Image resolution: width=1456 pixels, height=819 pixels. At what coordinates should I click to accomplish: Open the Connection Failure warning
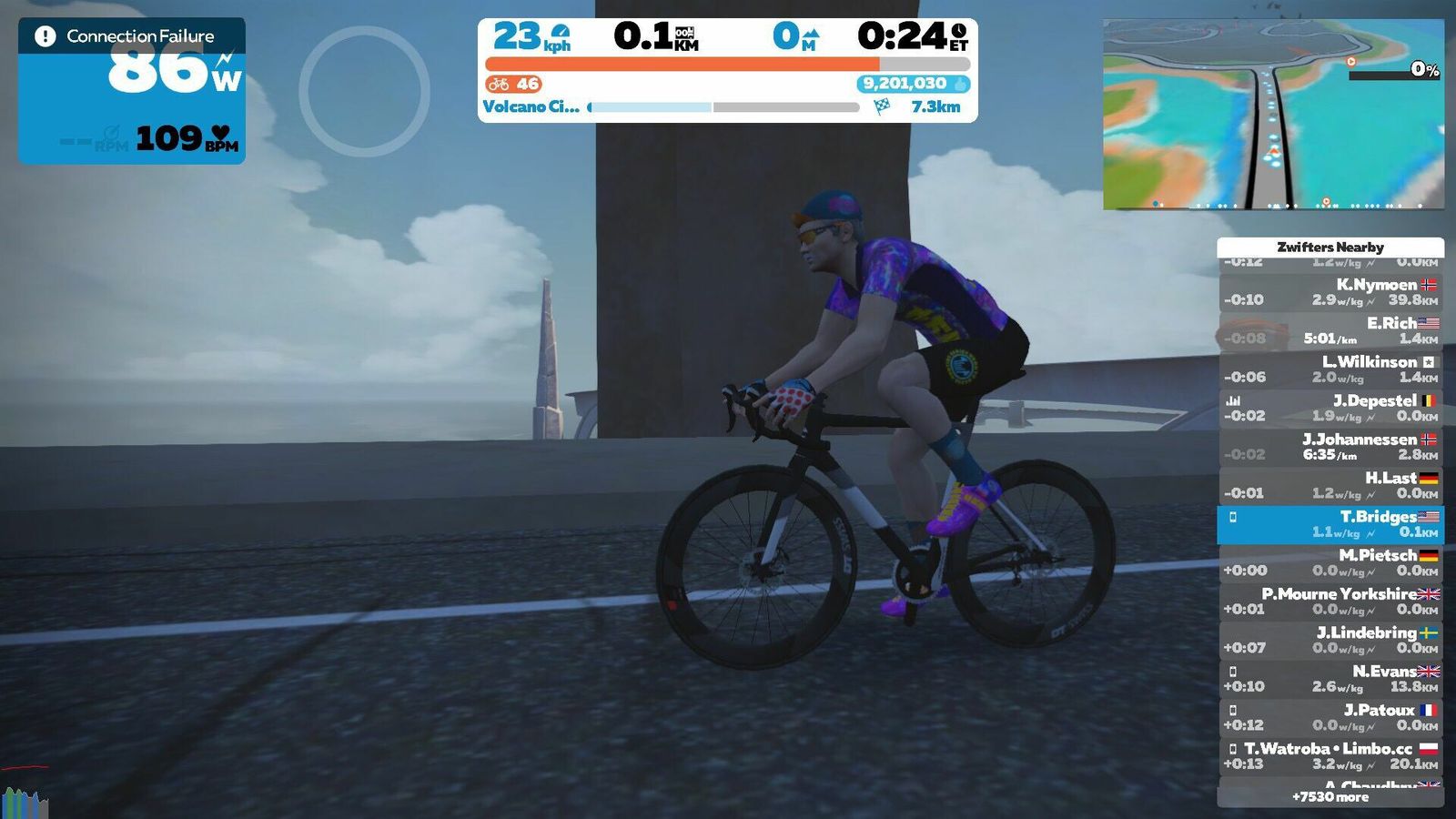(x=132, y=36)
